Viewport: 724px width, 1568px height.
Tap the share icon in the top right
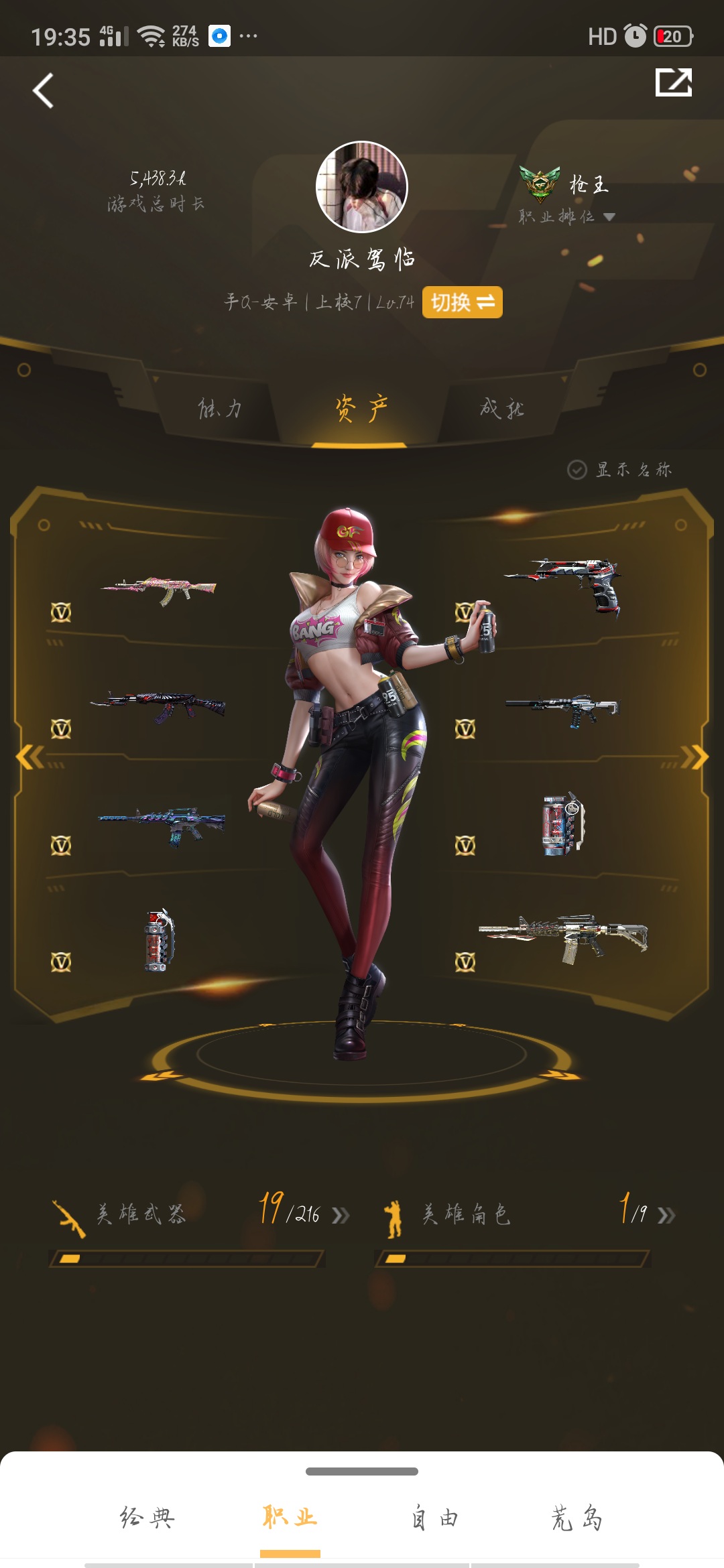pos(673,83)
